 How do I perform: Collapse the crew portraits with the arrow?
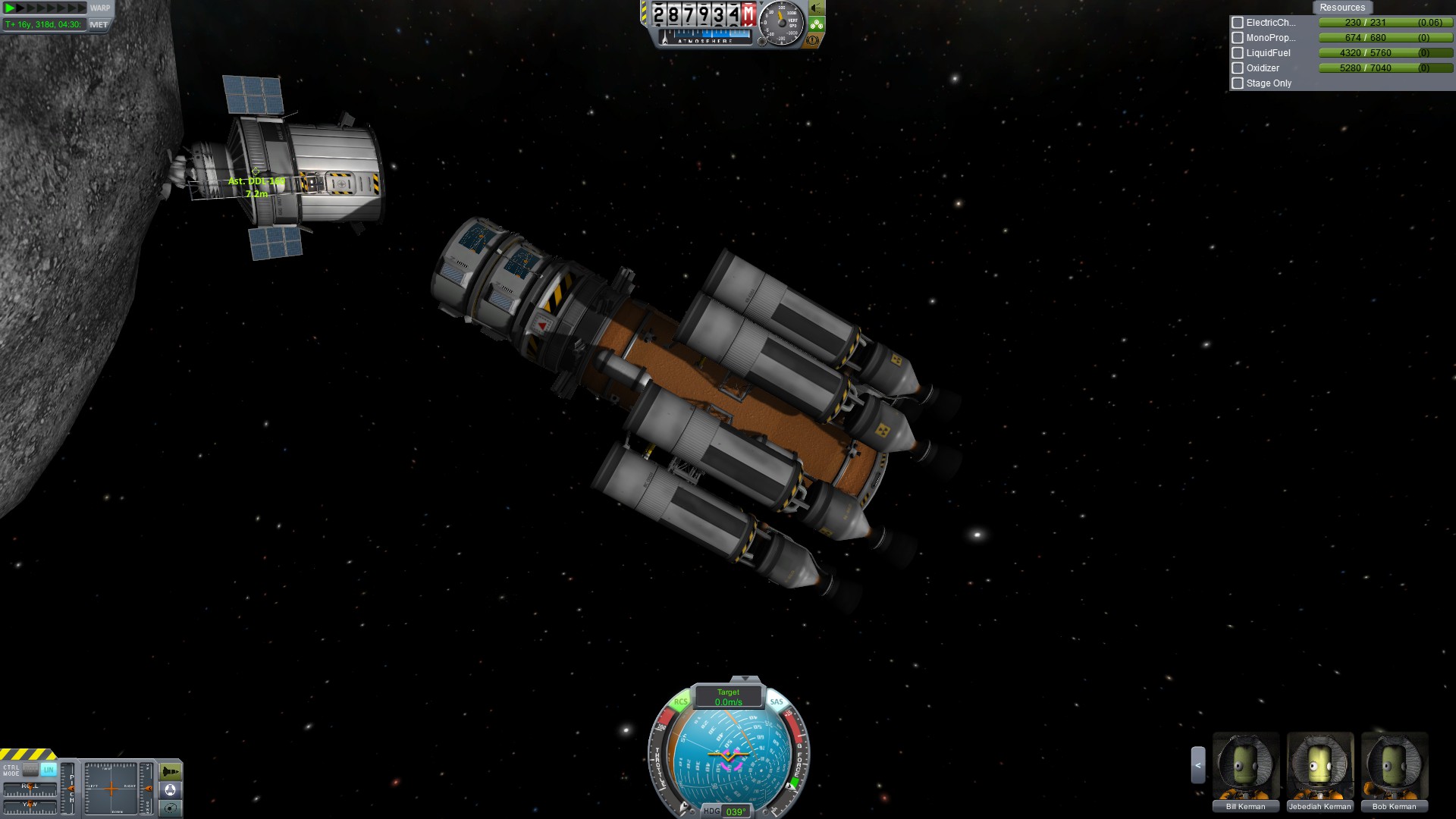click(1198, 765)
